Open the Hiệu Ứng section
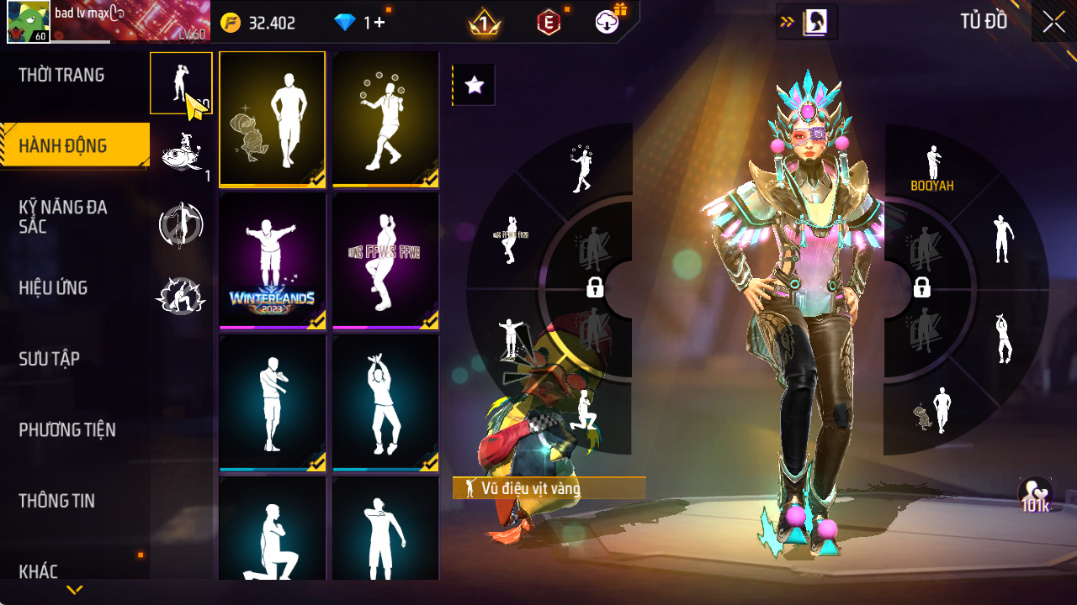This screenshot has width=1077, height=605. pos(53,288)
